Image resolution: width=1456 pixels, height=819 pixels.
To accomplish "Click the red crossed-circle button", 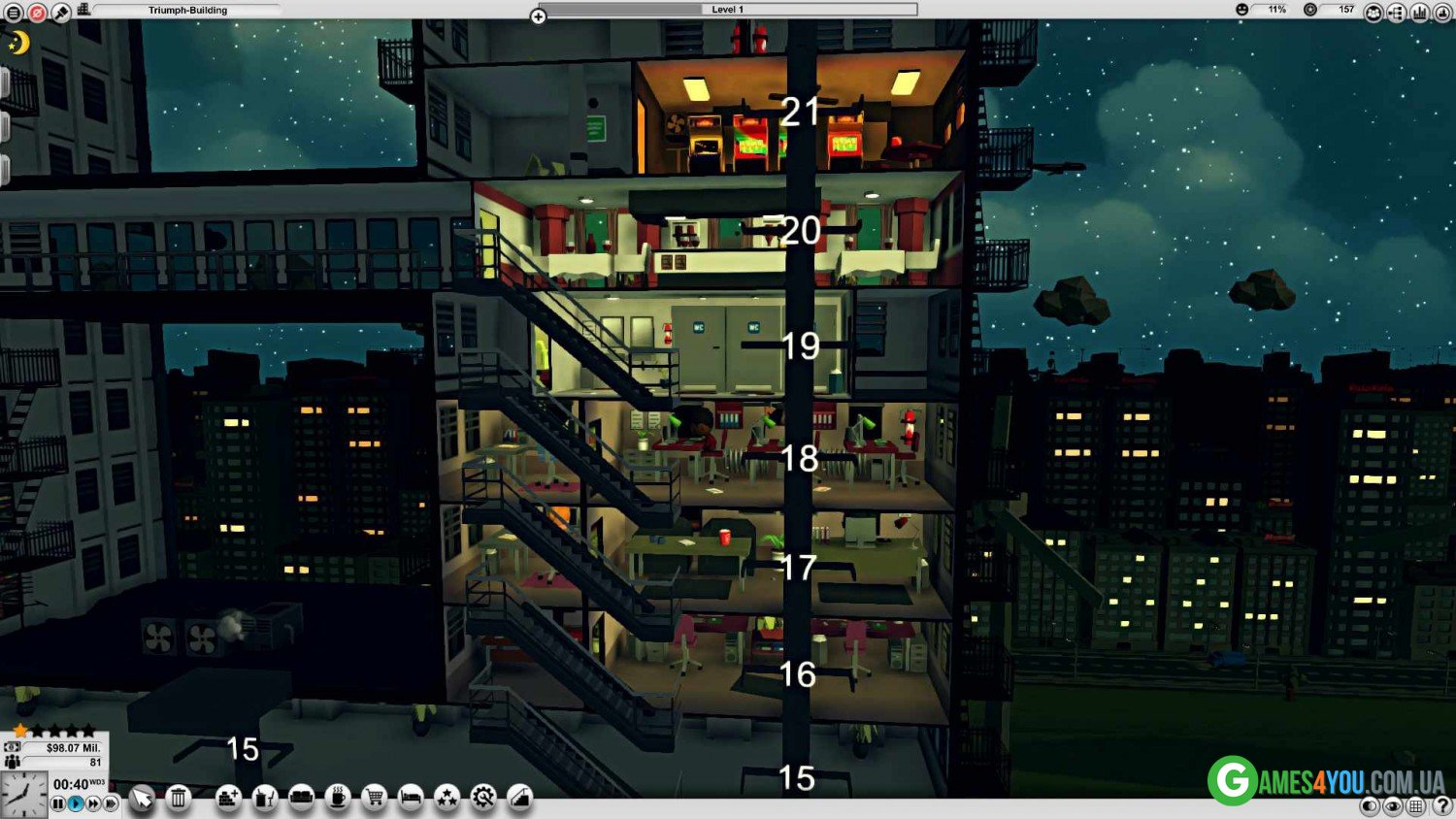I will 37,13.
